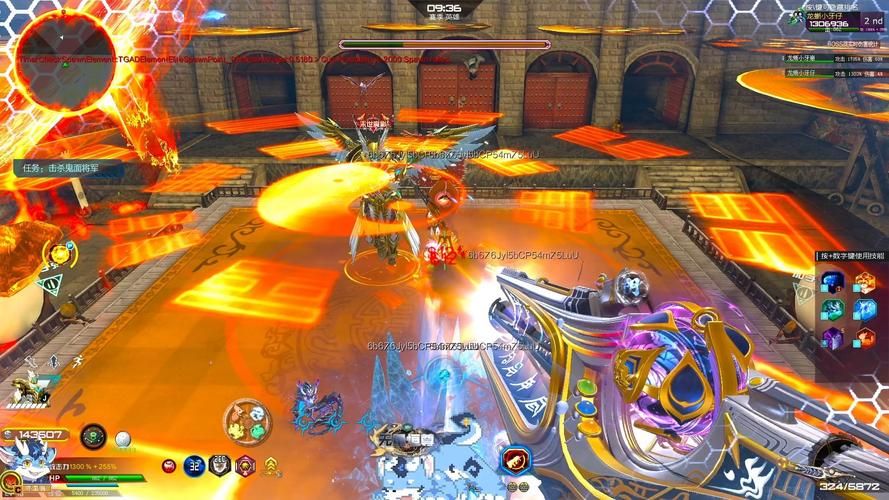Click the small red round skill icon

(x=169, y=466)
